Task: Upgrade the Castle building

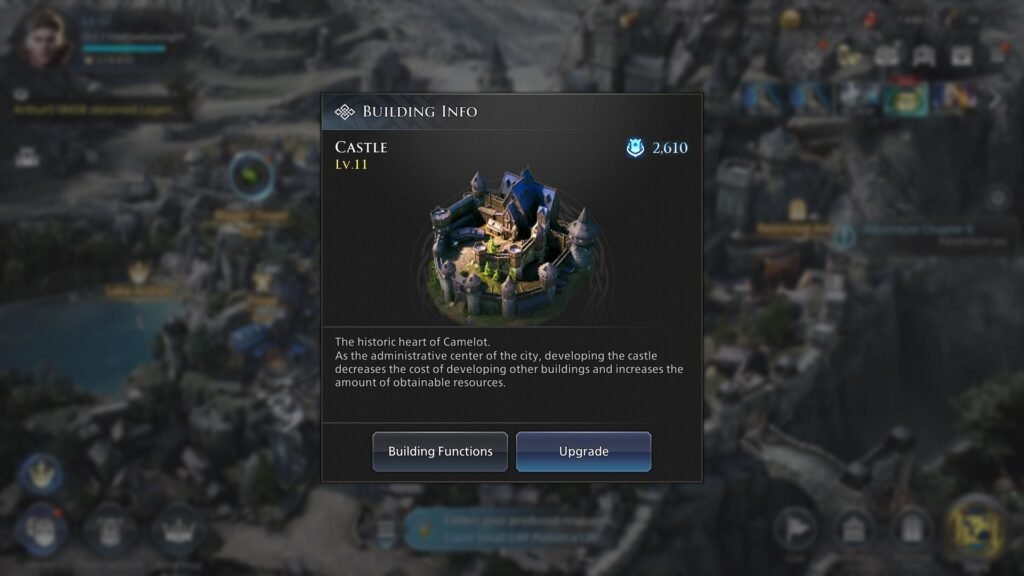Action: 583,451
